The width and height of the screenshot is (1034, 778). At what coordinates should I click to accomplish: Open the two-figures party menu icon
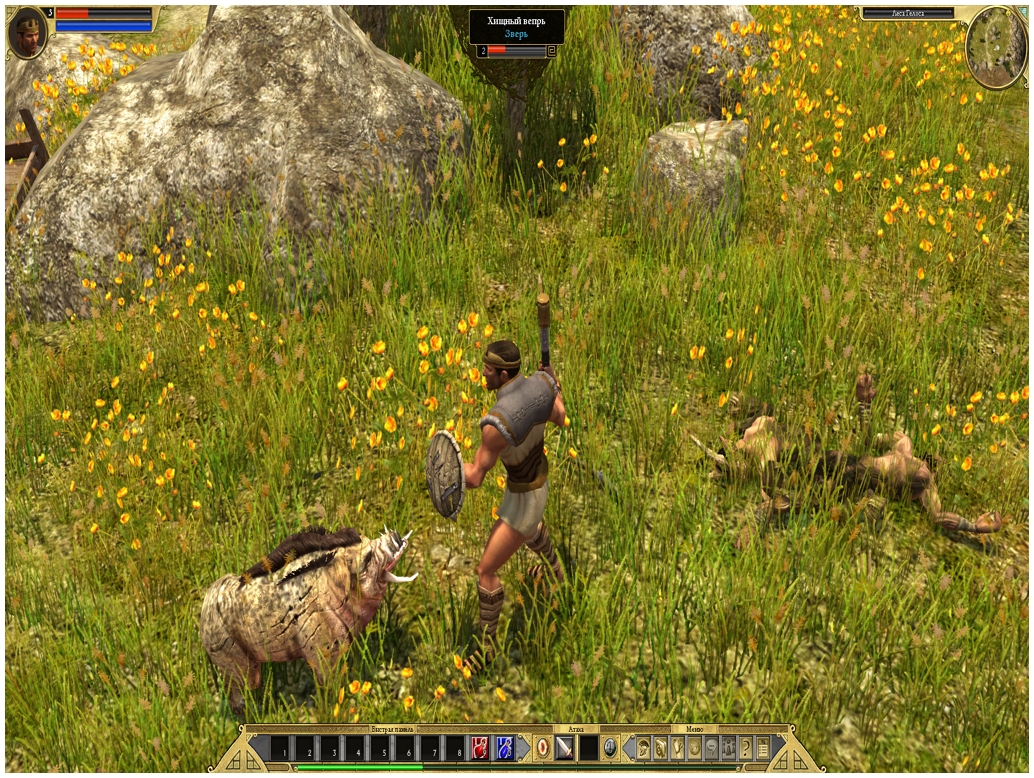728,747
